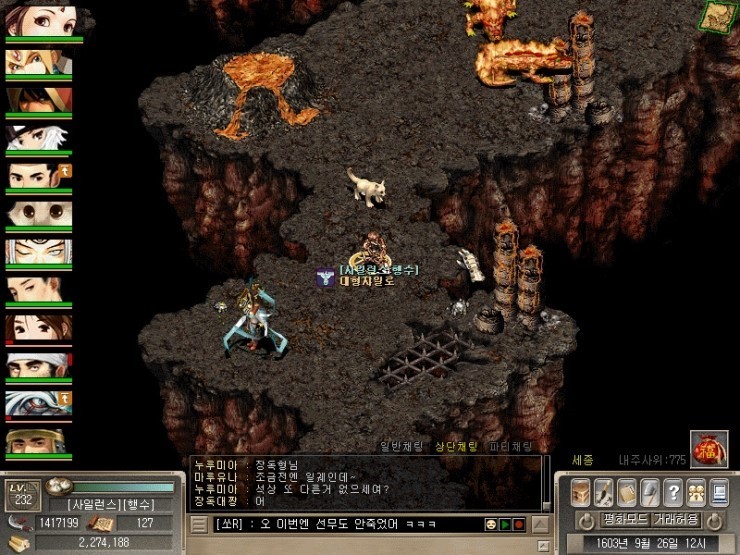Select the white-haired party member portrait

pos(39,140)
